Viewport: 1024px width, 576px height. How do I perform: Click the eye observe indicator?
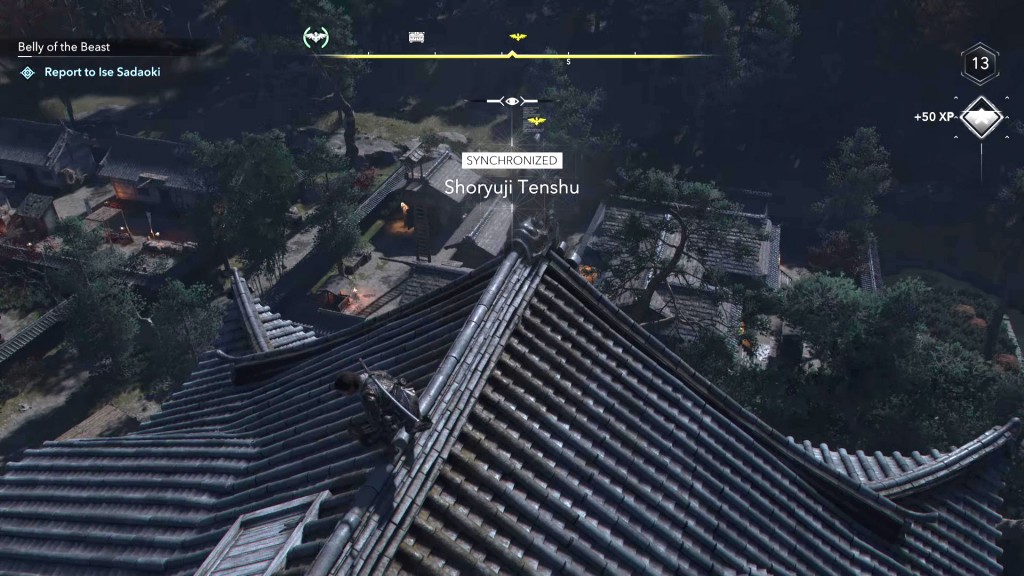pyautogui.click(x=512, y=101)
